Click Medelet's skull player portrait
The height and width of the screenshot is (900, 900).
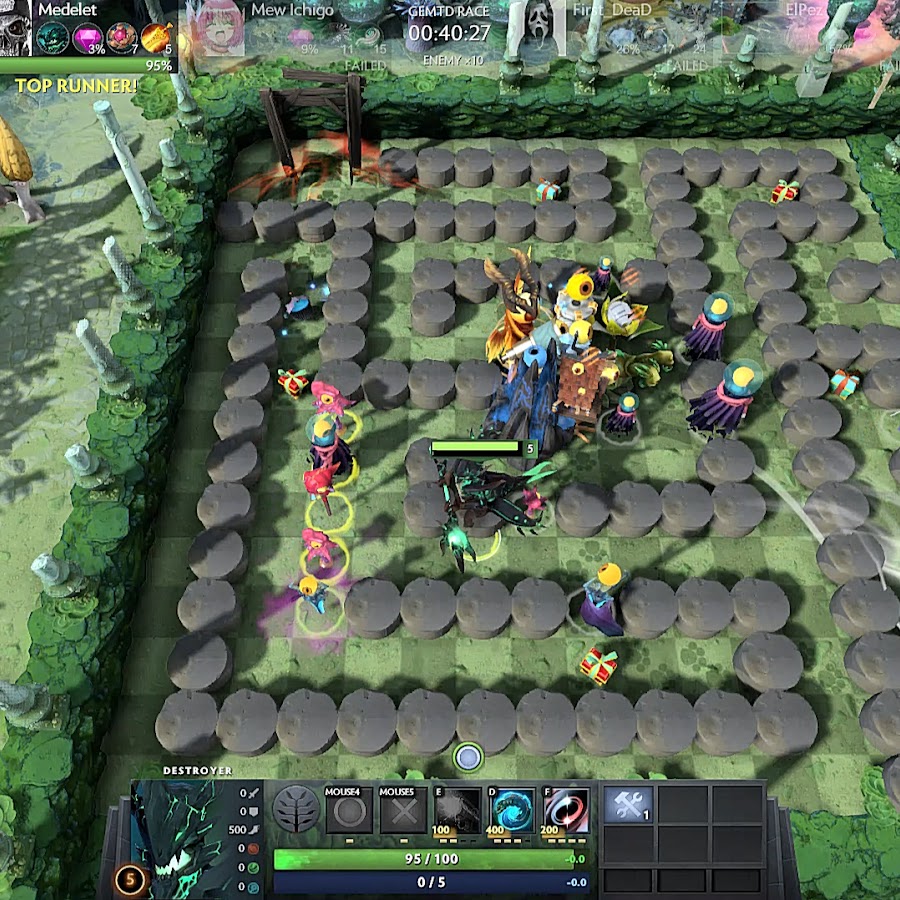[17, 27]
